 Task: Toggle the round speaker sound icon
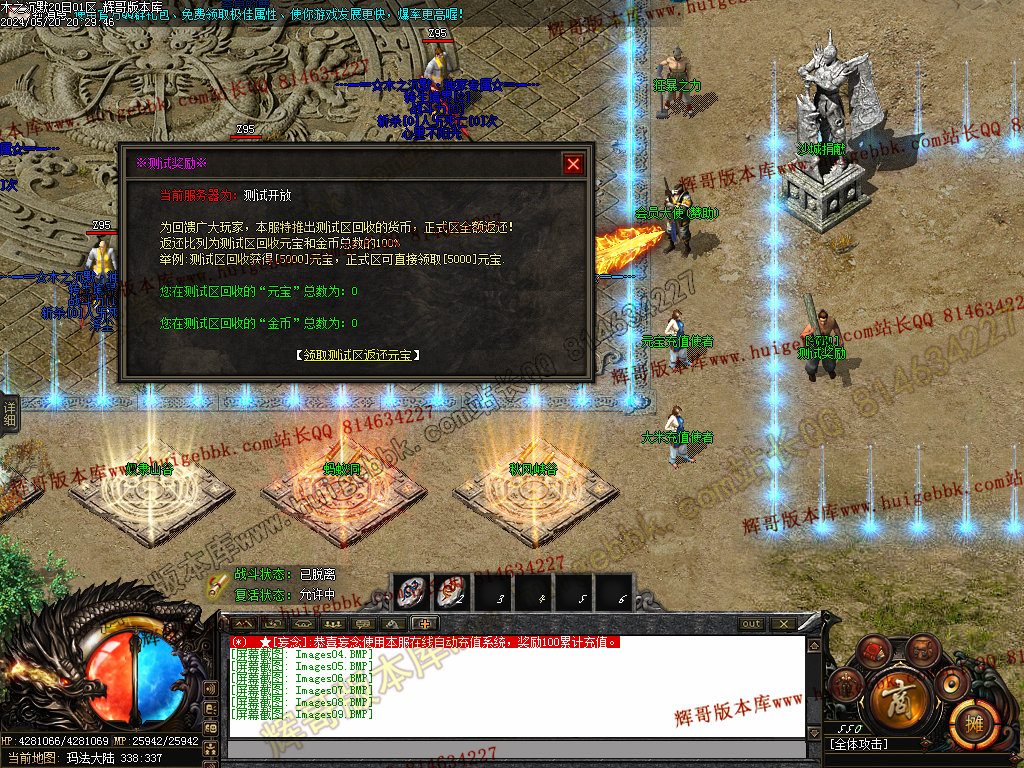tap(951, 684)
